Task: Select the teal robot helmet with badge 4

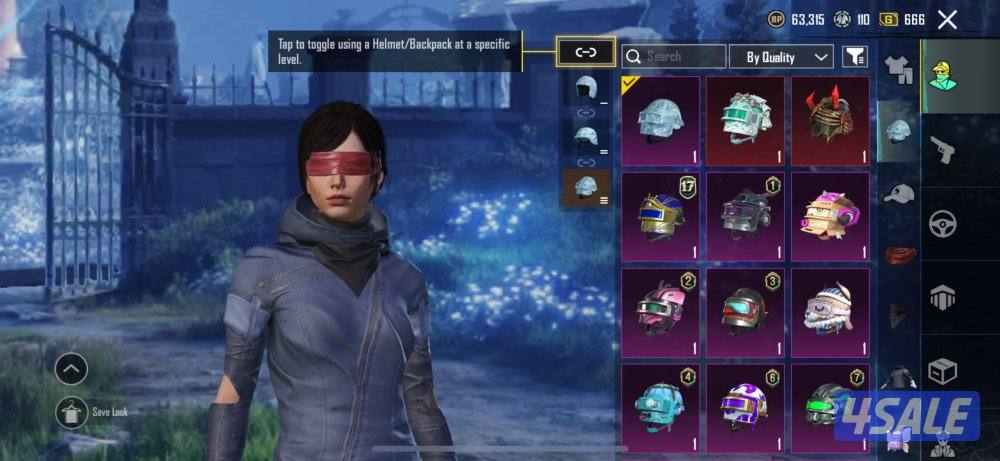Action: click(660, 406)
